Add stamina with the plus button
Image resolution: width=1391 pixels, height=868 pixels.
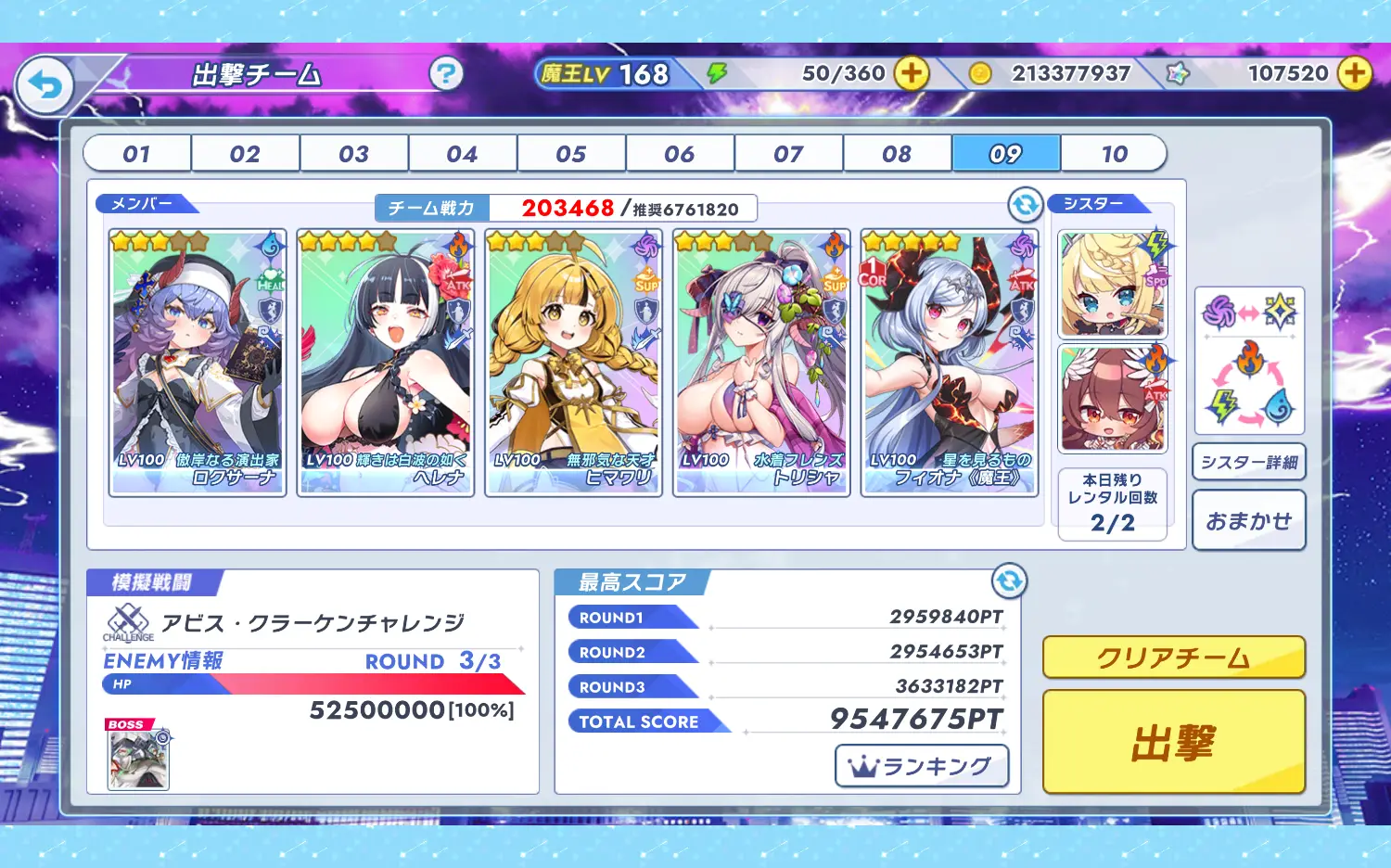coord(912,73)
